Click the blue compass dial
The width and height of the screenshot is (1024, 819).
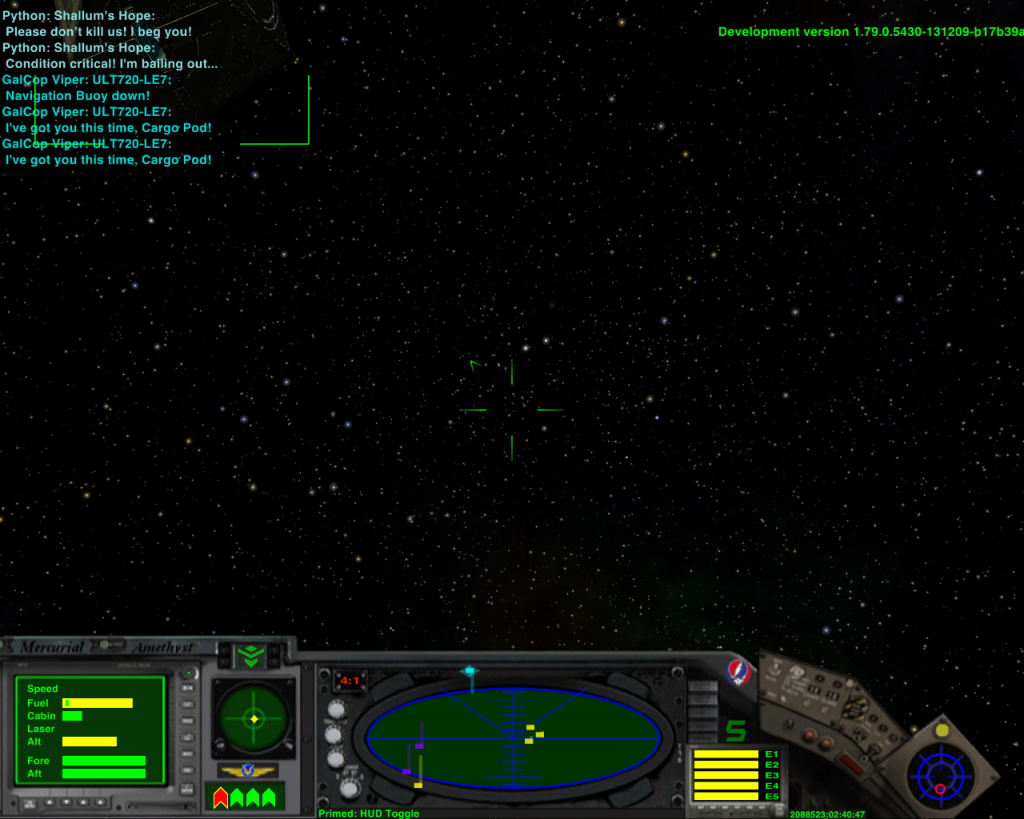[940, 774]
